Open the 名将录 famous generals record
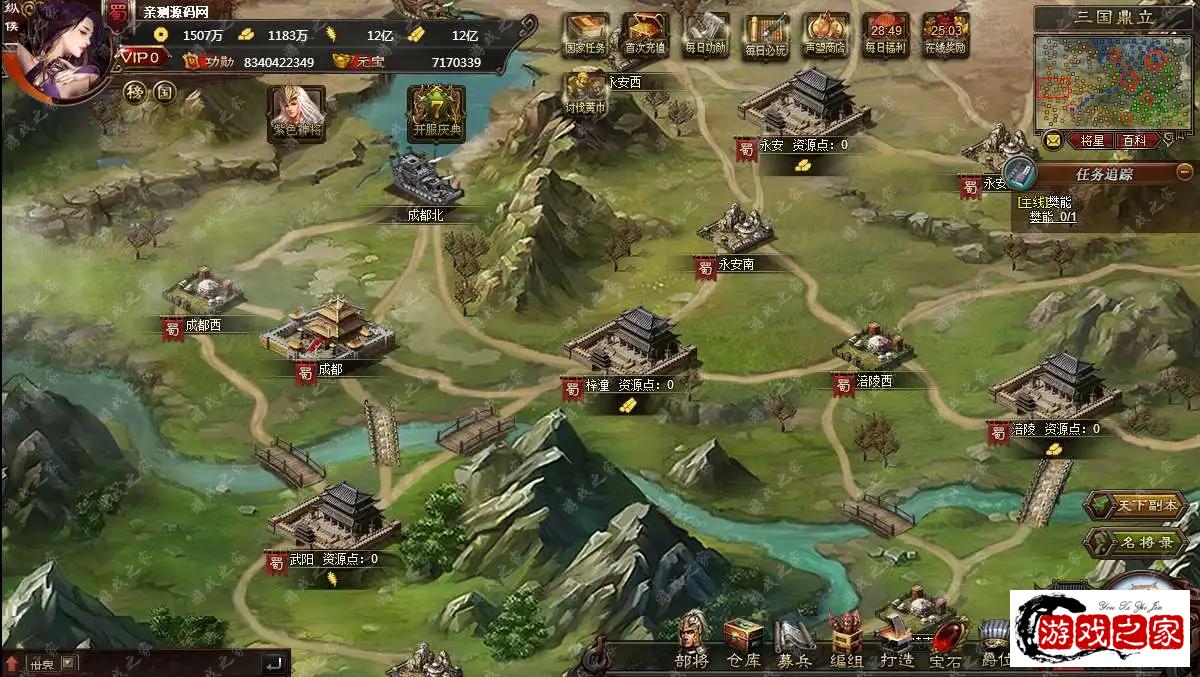Screen dimensions: 1200x677 (x=1133, y=543)
